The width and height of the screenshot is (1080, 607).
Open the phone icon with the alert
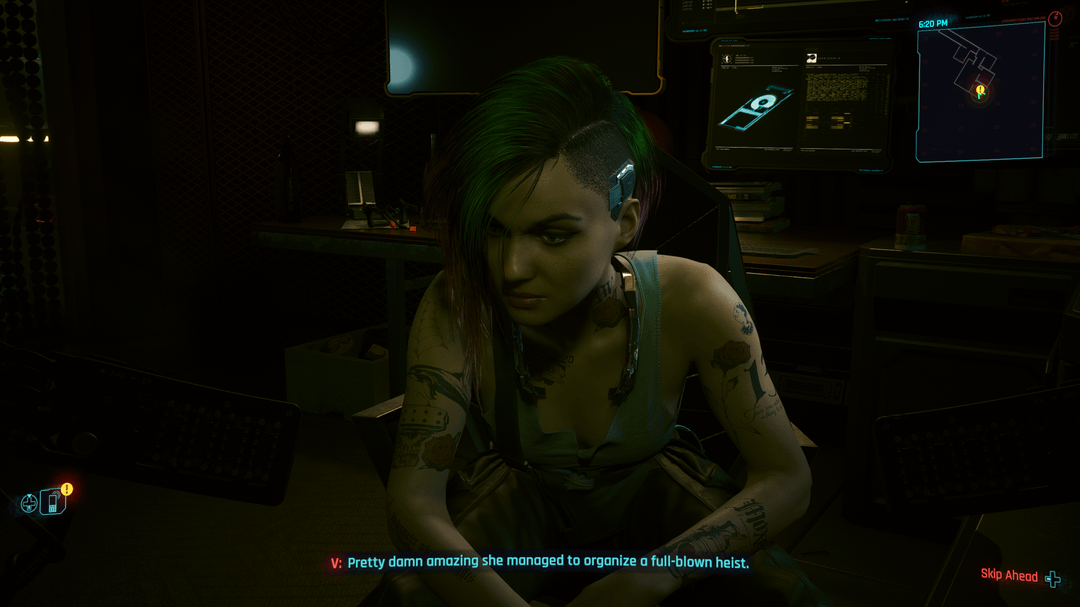point(53,501)
